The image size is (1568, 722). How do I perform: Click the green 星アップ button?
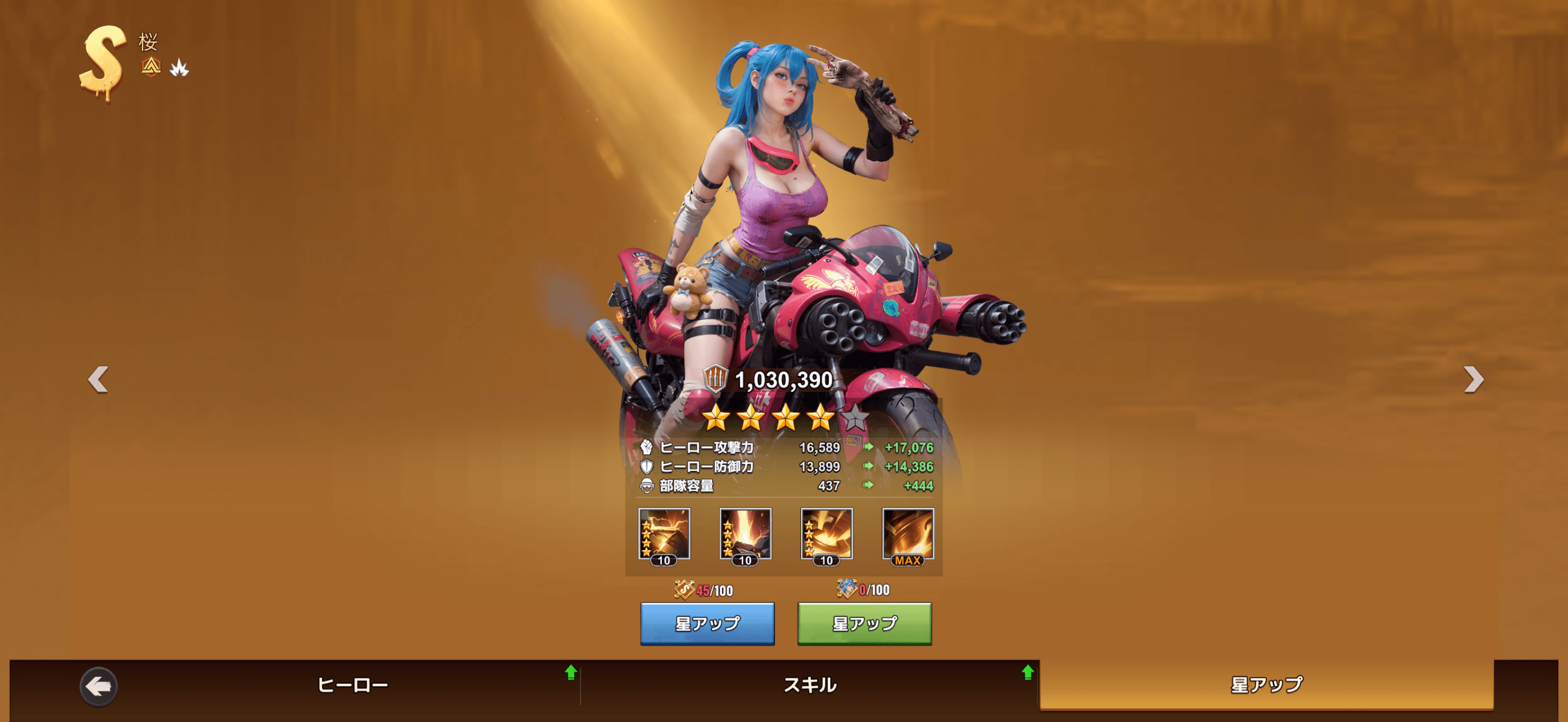click(x=864, y=623)
